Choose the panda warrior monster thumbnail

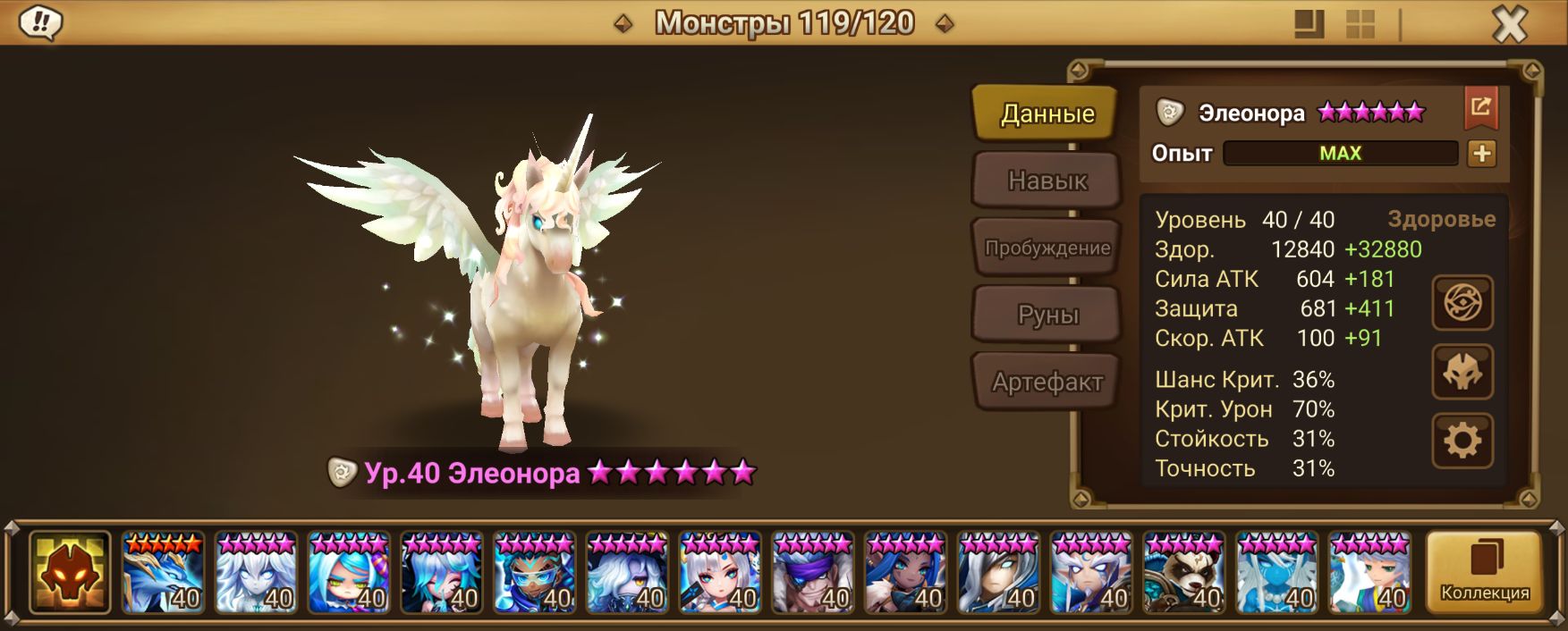point(1184,572)
